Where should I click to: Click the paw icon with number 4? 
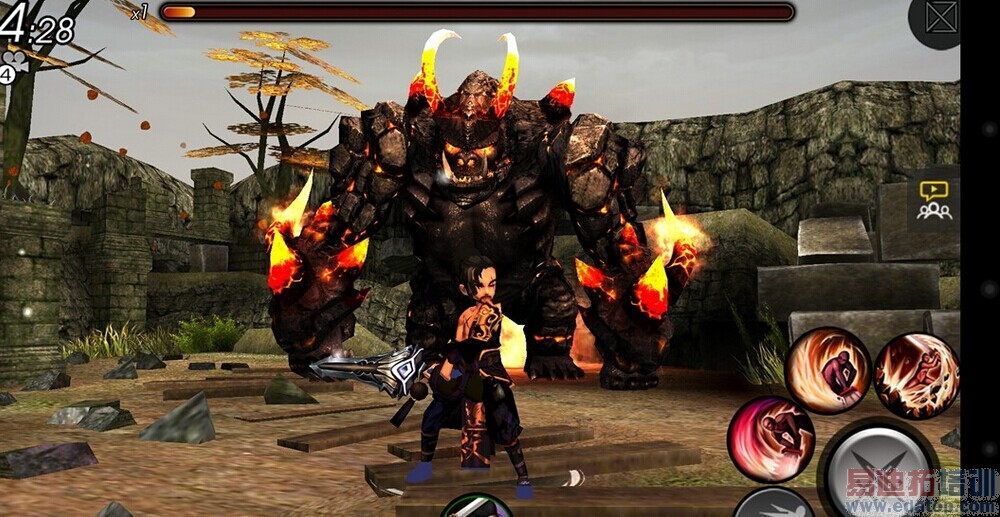click(13, 68)
